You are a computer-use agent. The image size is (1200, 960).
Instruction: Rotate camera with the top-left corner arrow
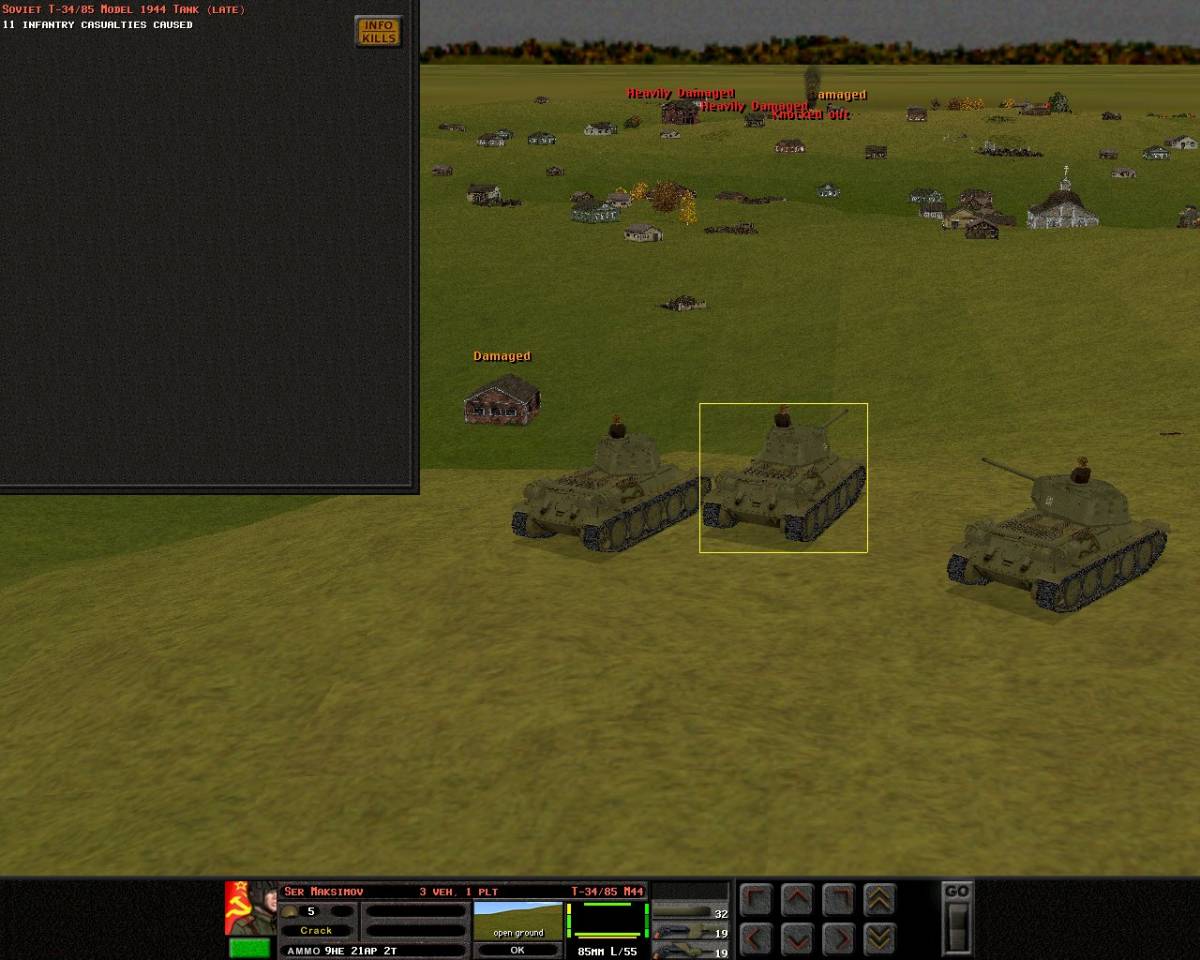pyautogui.click(x=756, y=900)
